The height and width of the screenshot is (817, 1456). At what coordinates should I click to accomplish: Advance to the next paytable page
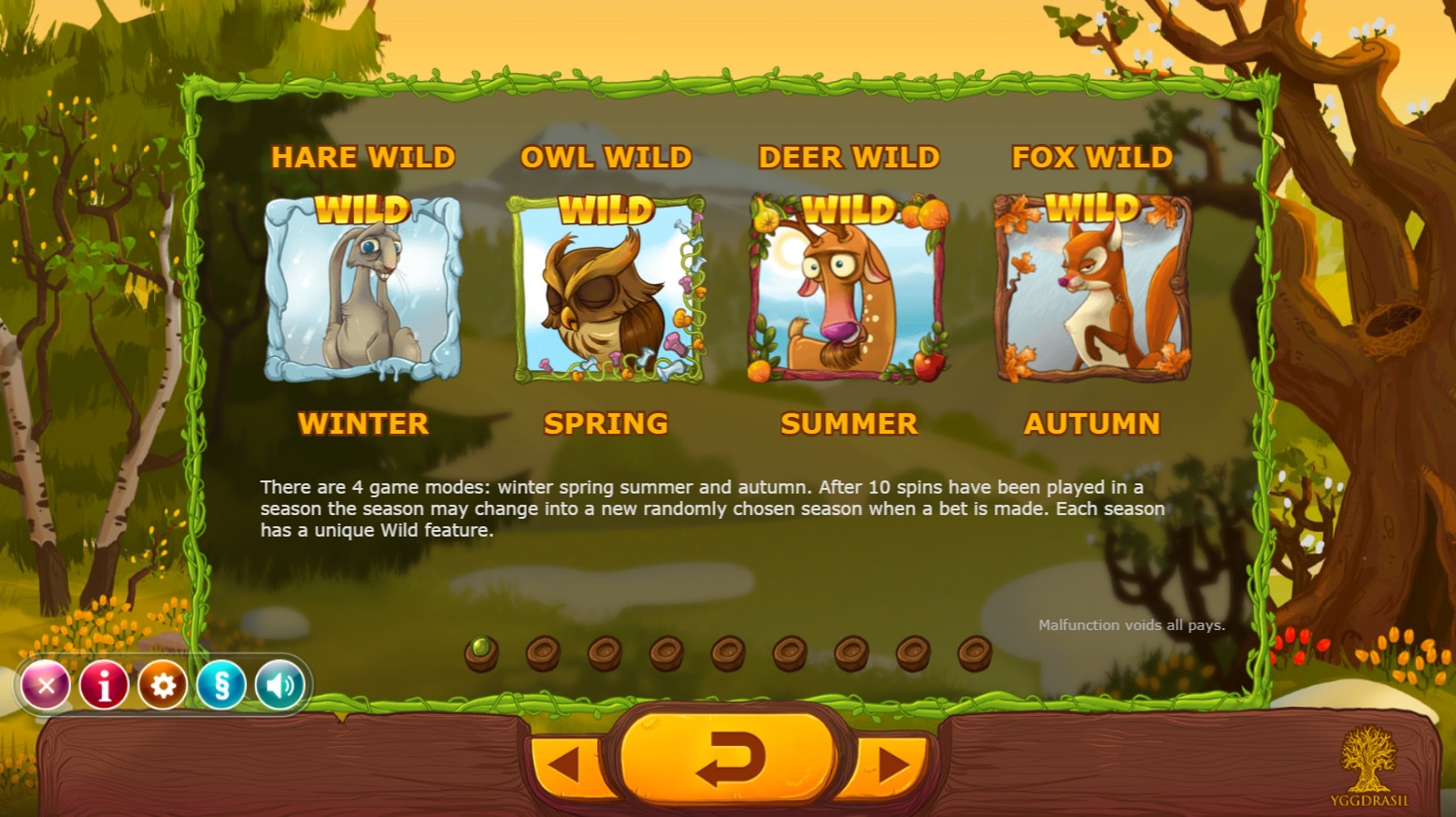891,766
